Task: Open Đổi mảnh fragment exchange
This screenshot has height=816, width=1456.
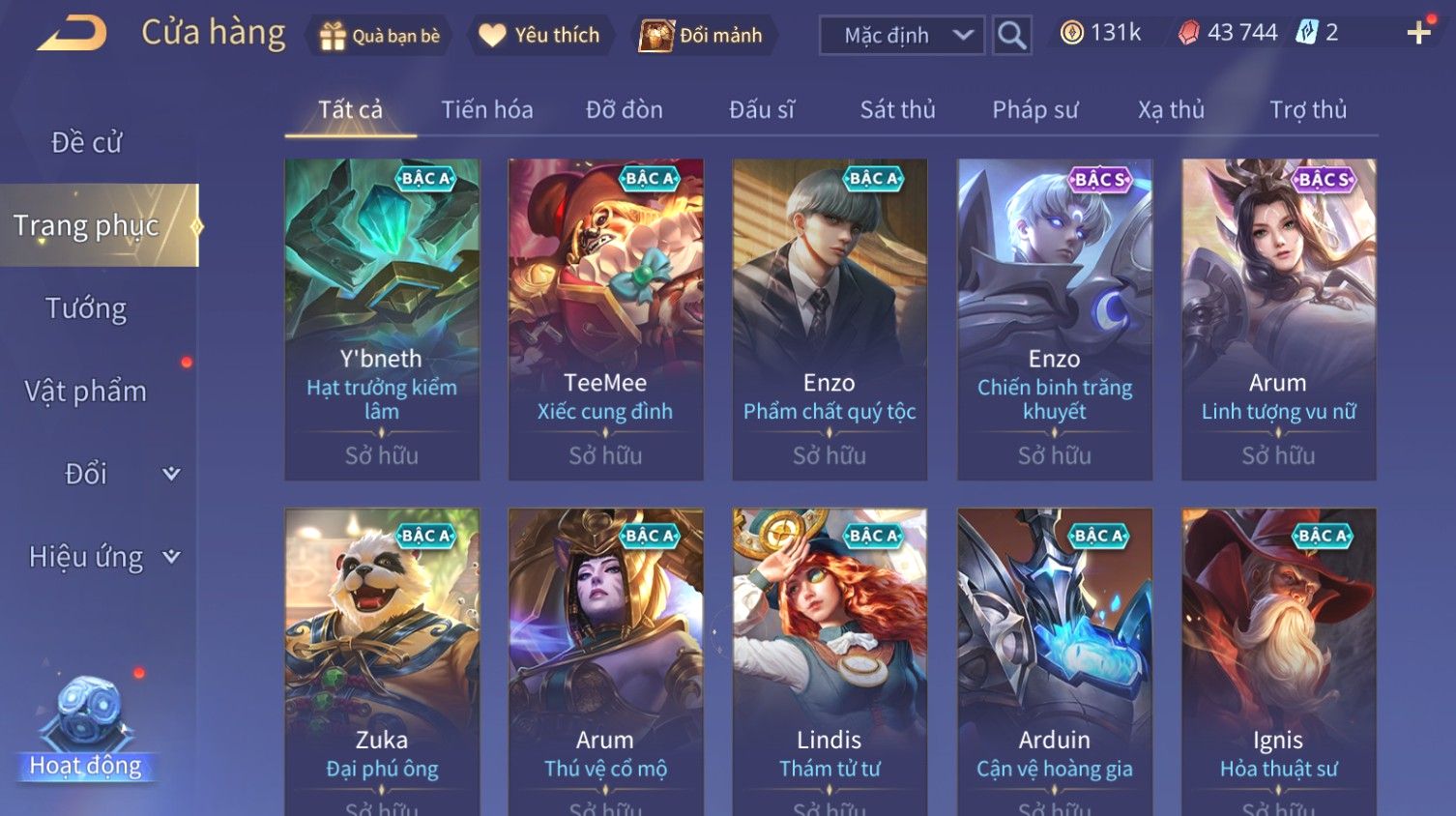Action: click(703, 36)
